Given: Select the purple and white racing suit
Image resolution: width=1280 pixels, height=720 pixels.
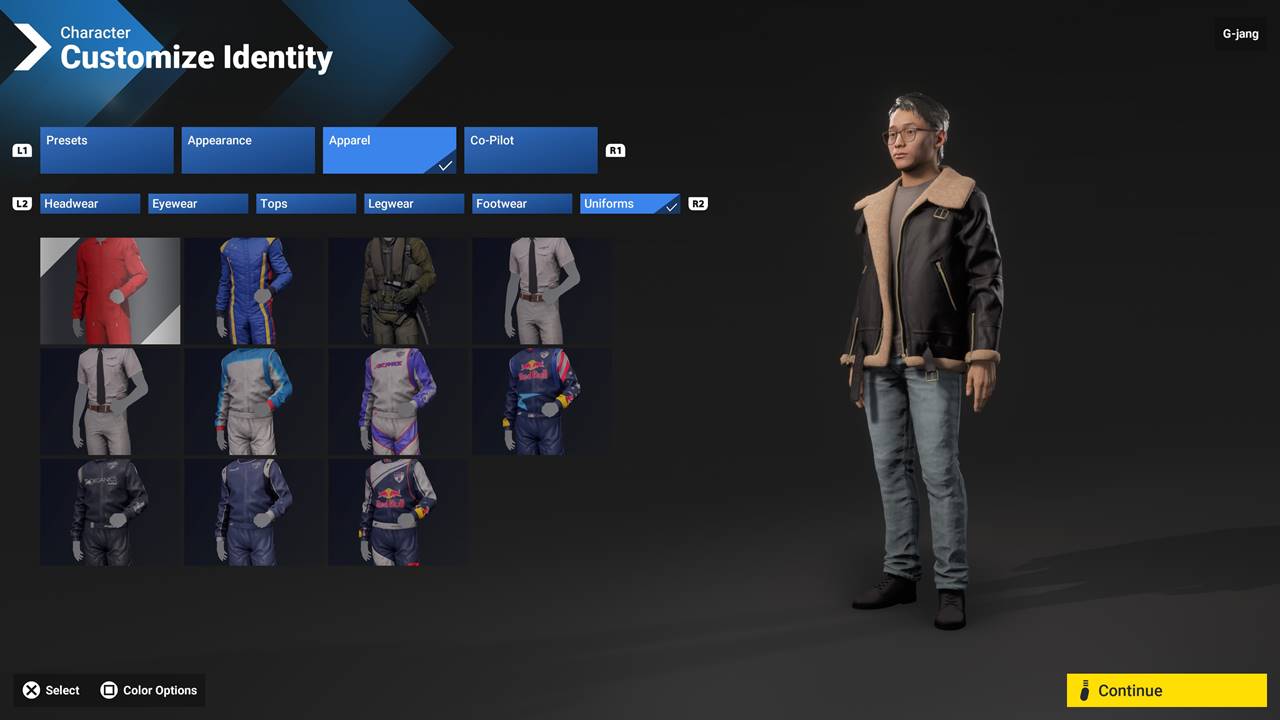Looking at the screenshot, I should [398, 402].
